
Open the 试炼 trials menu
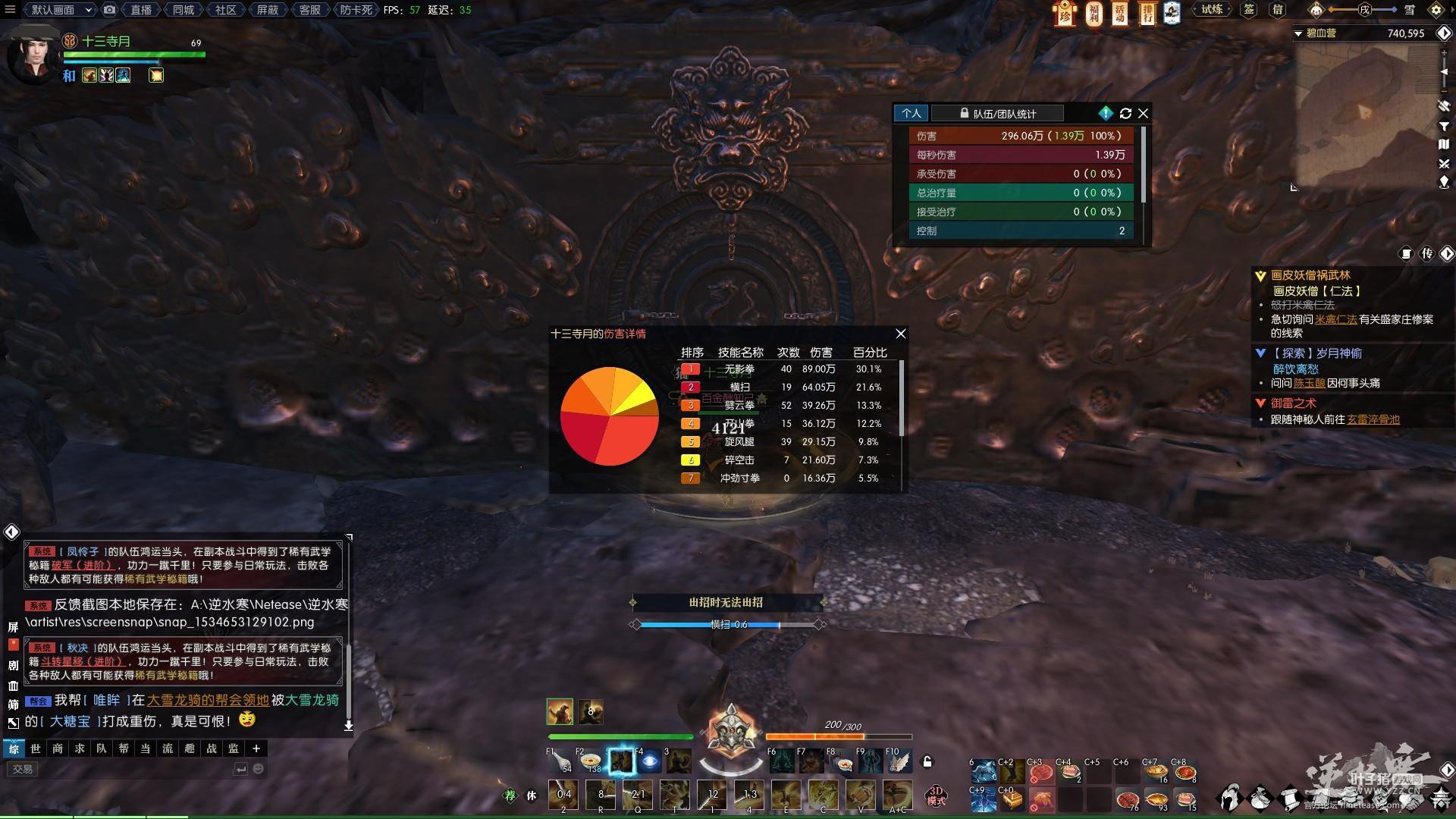[x=1212, y=10]
